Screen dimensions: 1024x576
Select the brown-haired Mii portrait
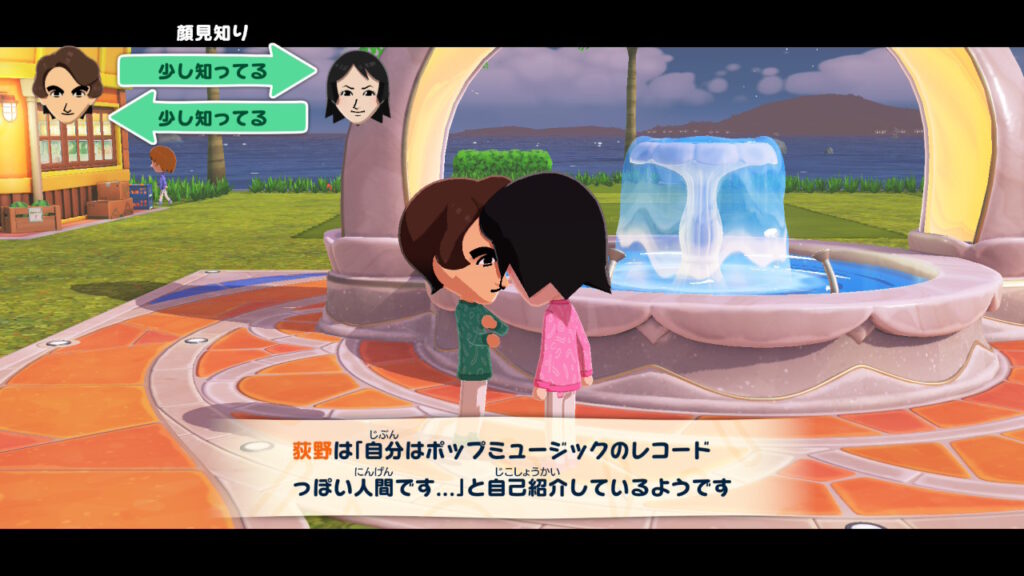point(66,88)
